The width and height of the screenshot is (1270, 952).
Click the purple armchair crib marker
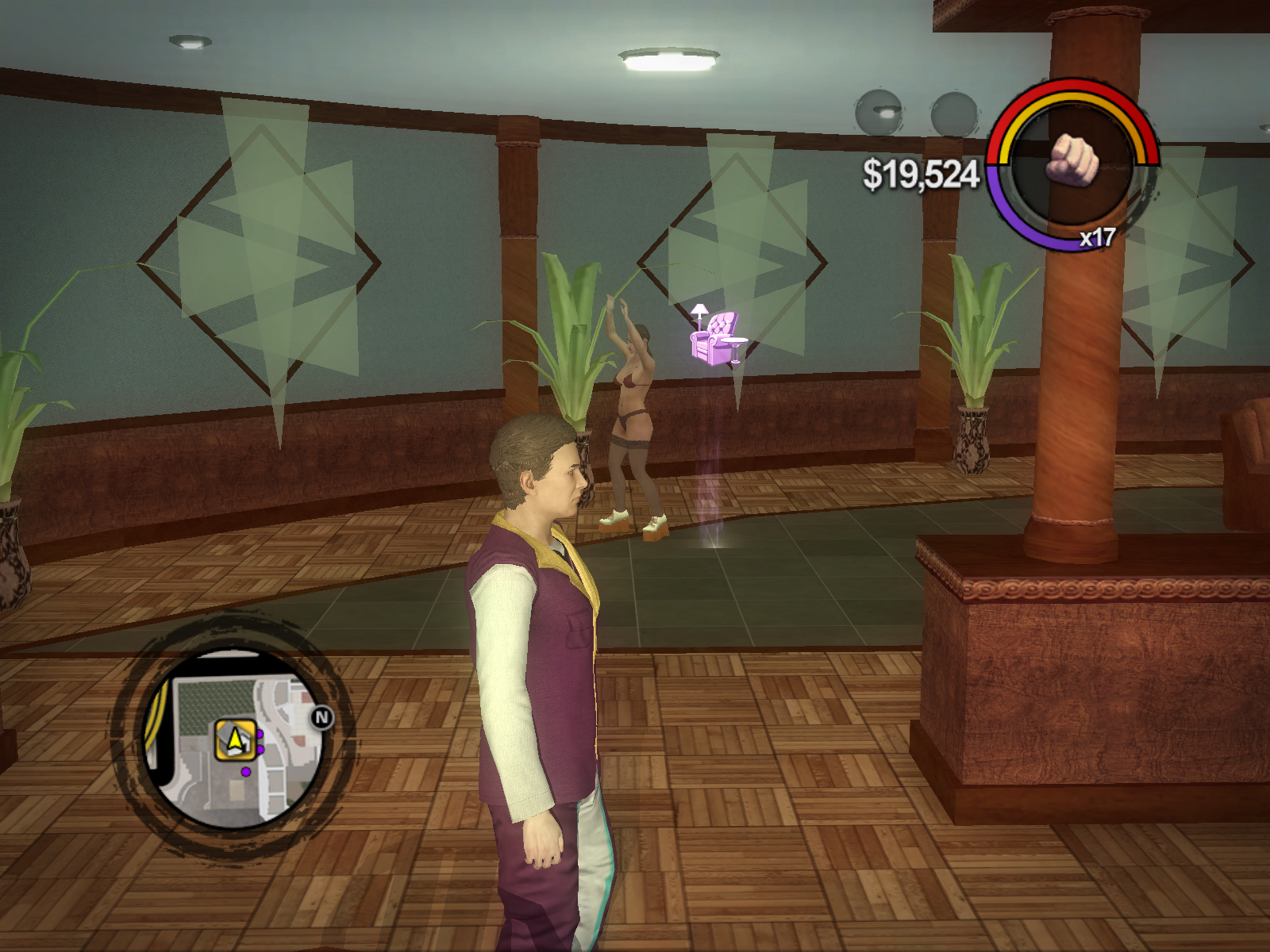pyautogui.click(x=717, y=336)
